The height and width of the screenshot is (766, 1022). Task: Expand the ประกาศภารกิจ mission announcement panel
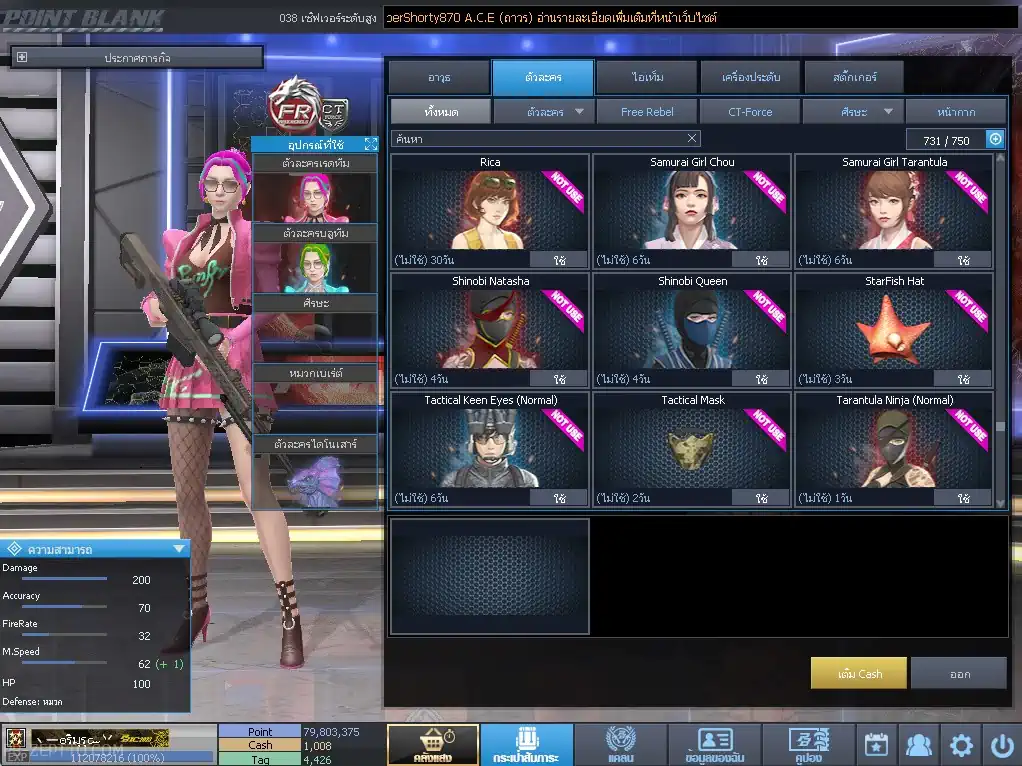pyautogui.click(x=22, y=58)
